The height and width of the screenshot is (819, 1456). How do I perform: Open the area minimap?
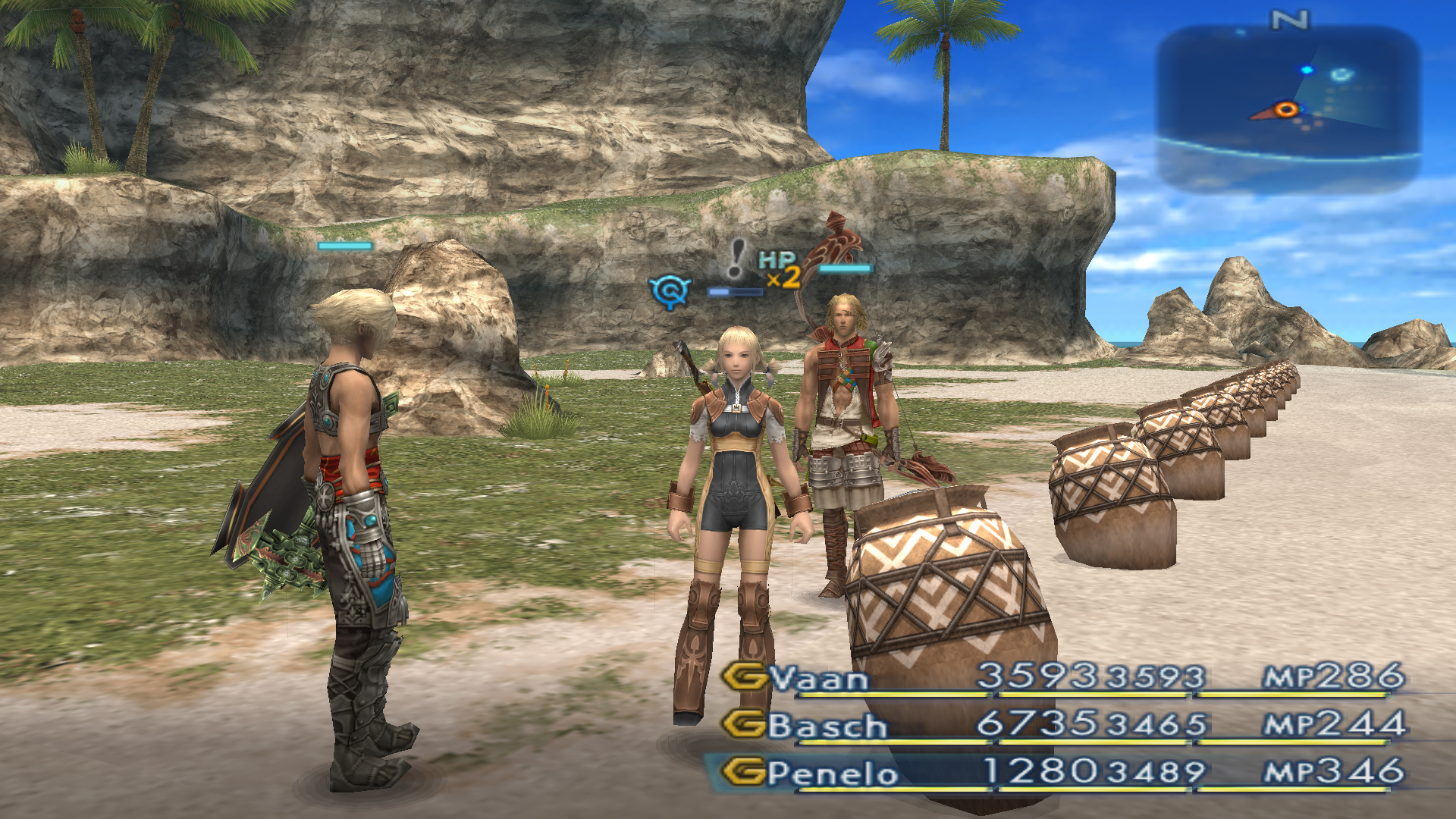(1288, 106)
